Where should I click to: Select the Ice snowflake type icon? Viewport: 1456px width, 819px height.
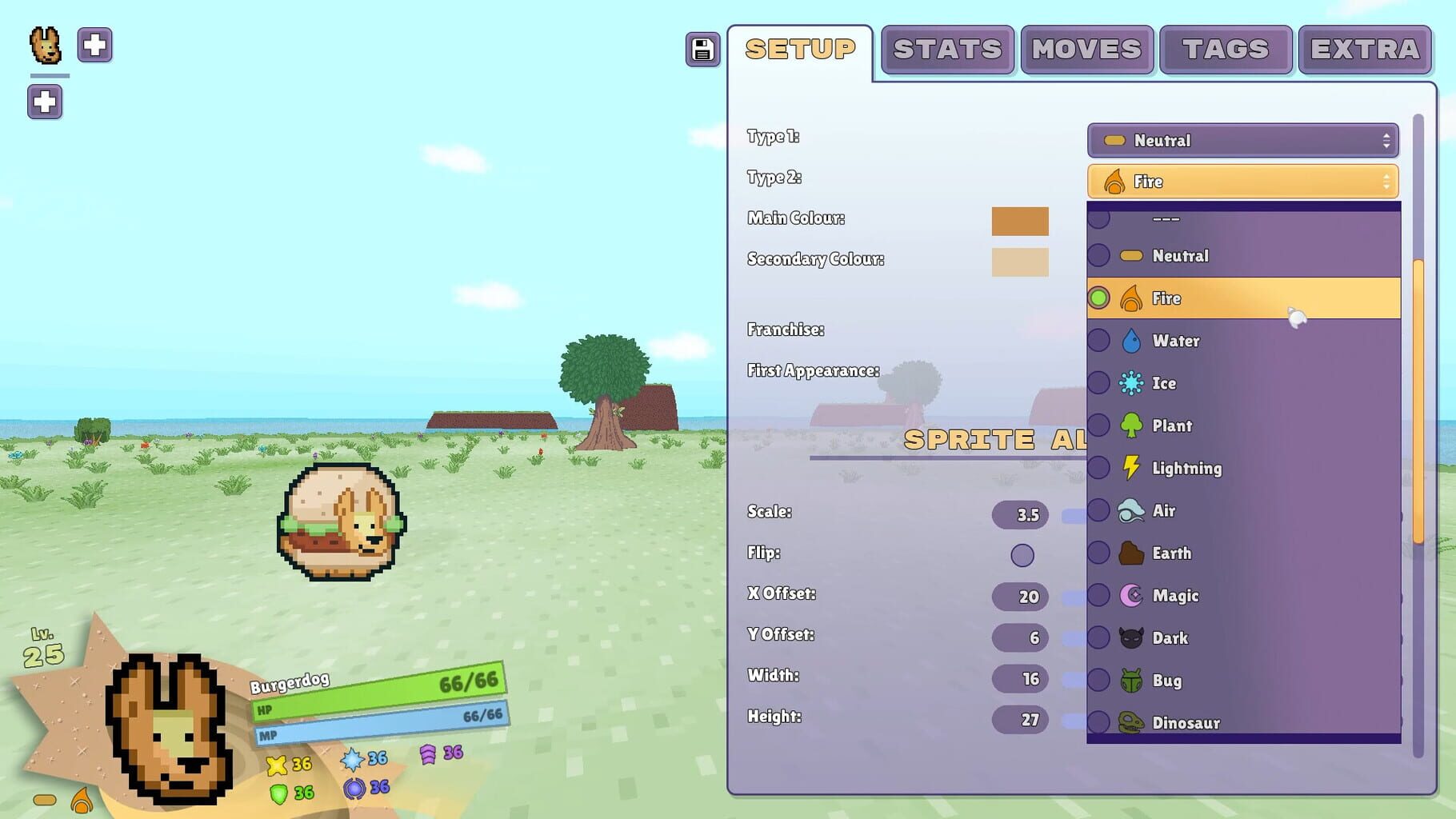[1130, 383]
